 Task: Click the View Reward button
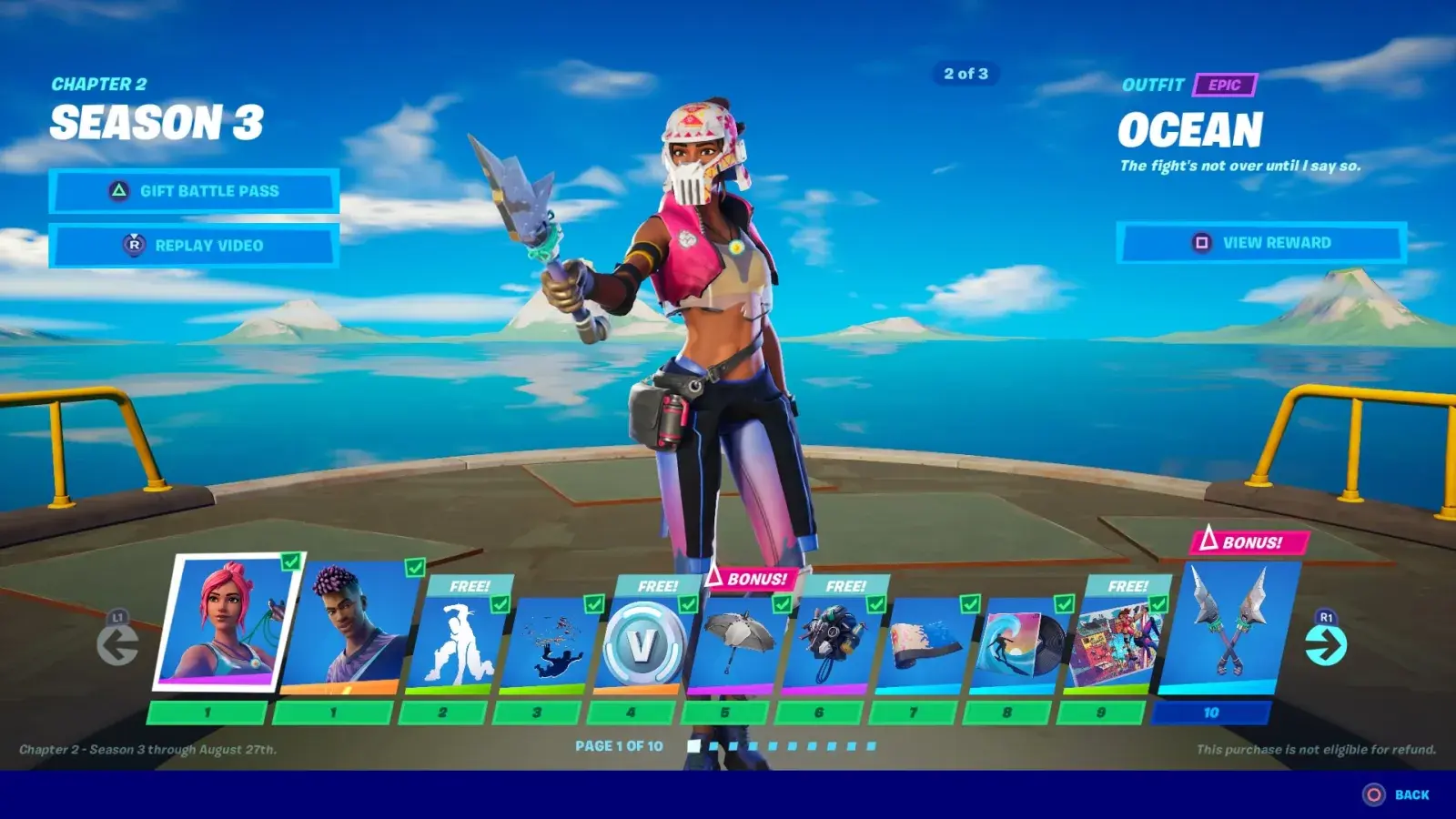coord(1261,243)
